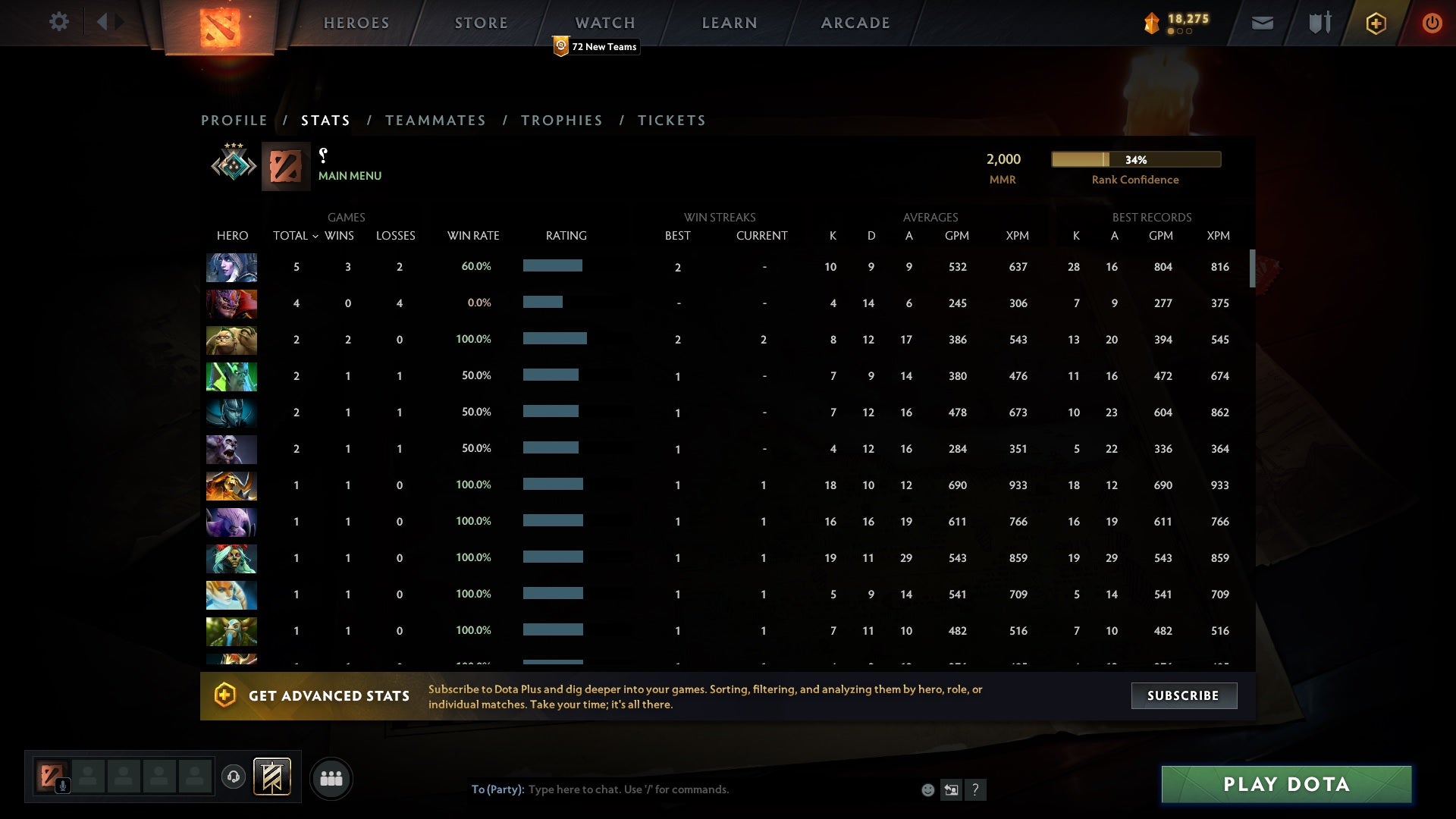The height and width of the screenshot is (819, 1456).
Task: Open the friends list icon bottom left
Action: click(331, 778)
